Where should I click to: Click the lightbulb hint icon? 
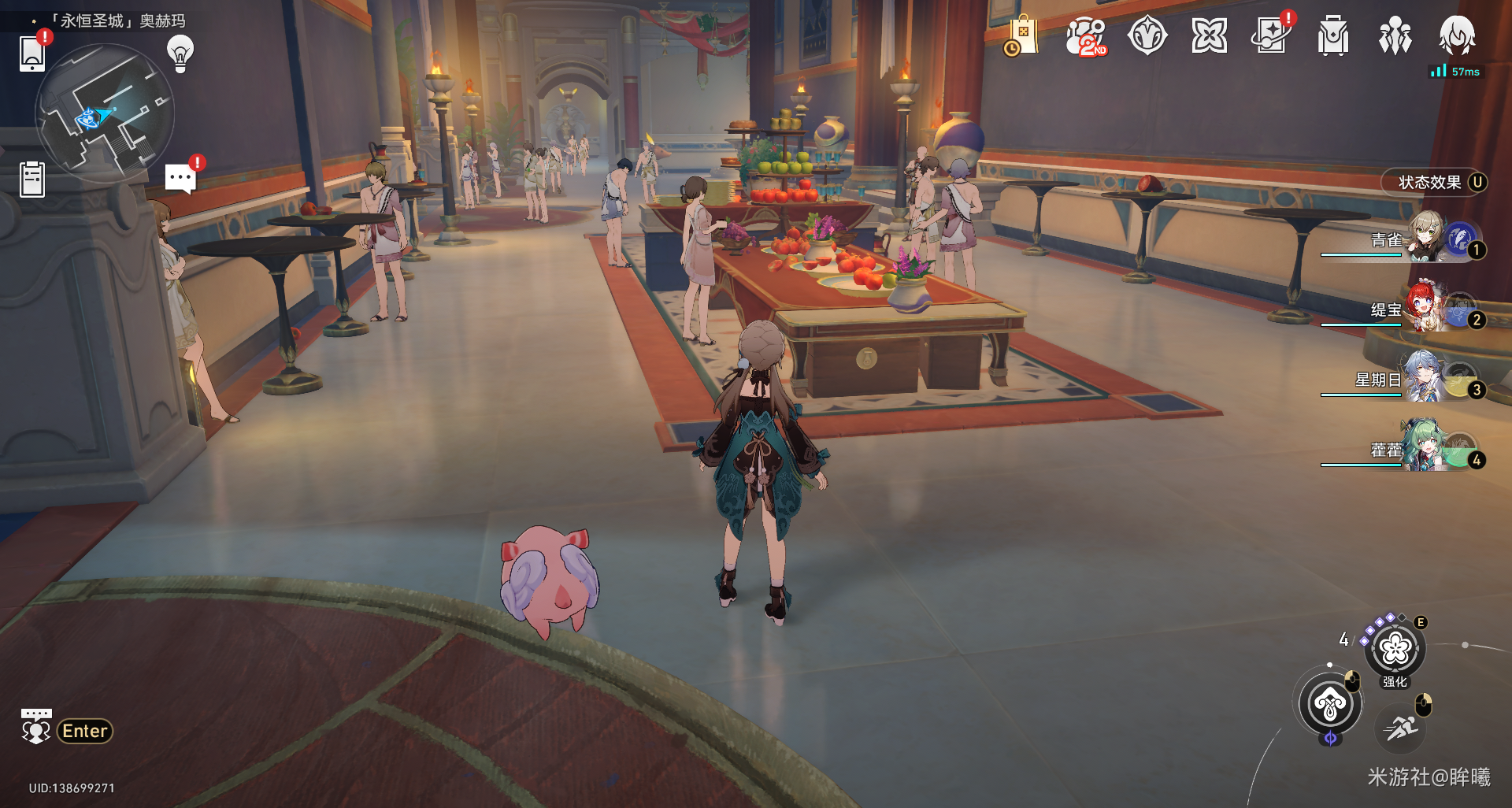click(180, 54)
